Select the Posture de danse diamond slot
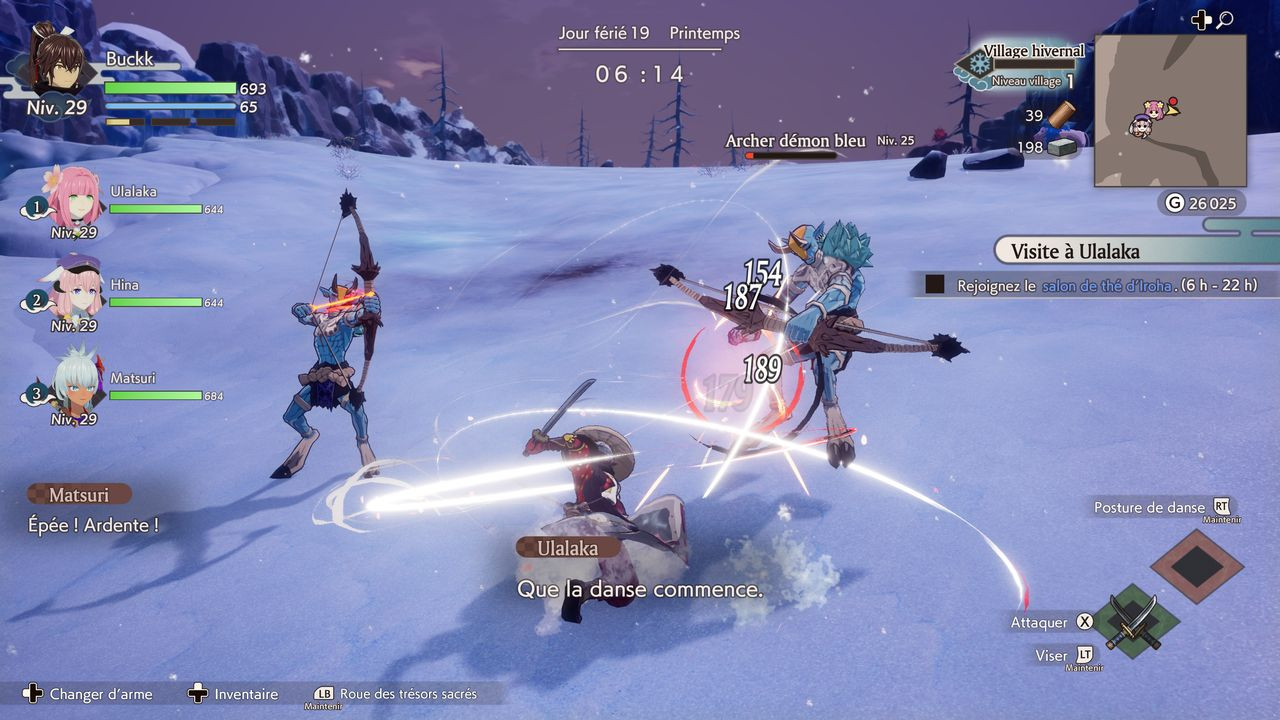The width and height of the screenshot is (1280, 720). click(1196, 566)
